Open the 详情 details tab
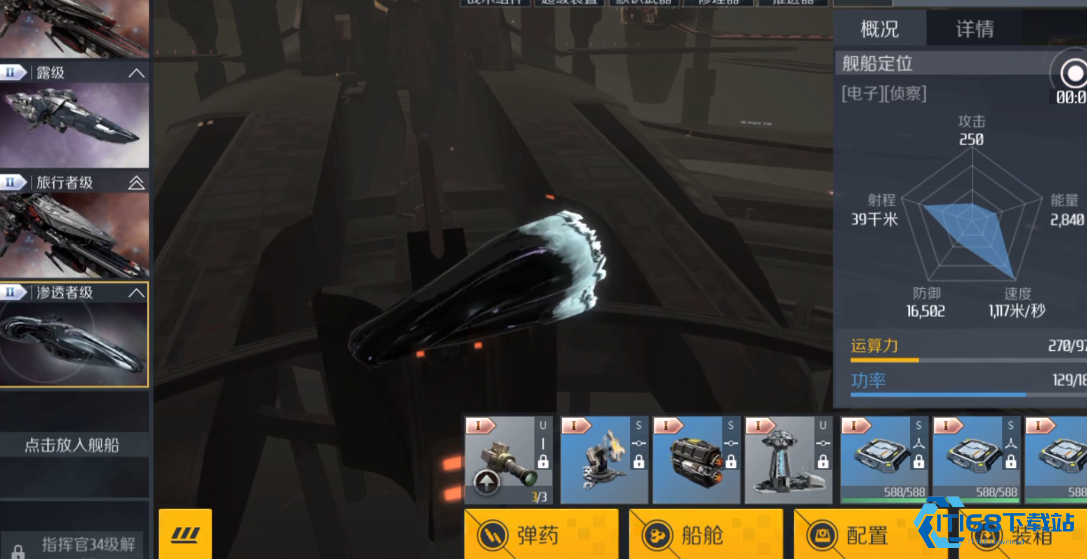This screenshot has height=559, width=1087. tap(974, 29)
